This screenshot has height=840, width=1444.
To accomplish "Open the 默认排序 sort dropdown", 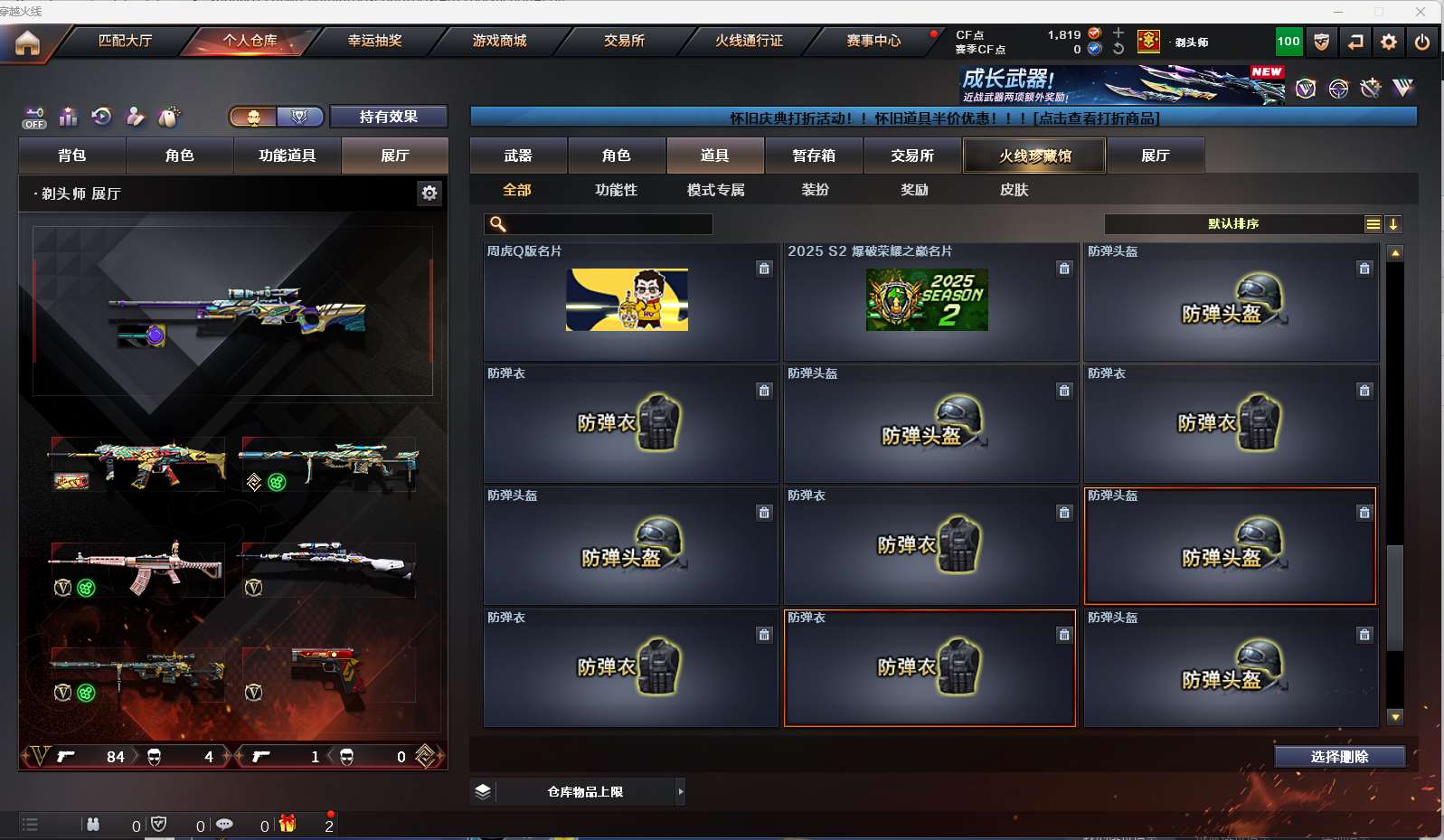I will click(x=1233, y=224).
